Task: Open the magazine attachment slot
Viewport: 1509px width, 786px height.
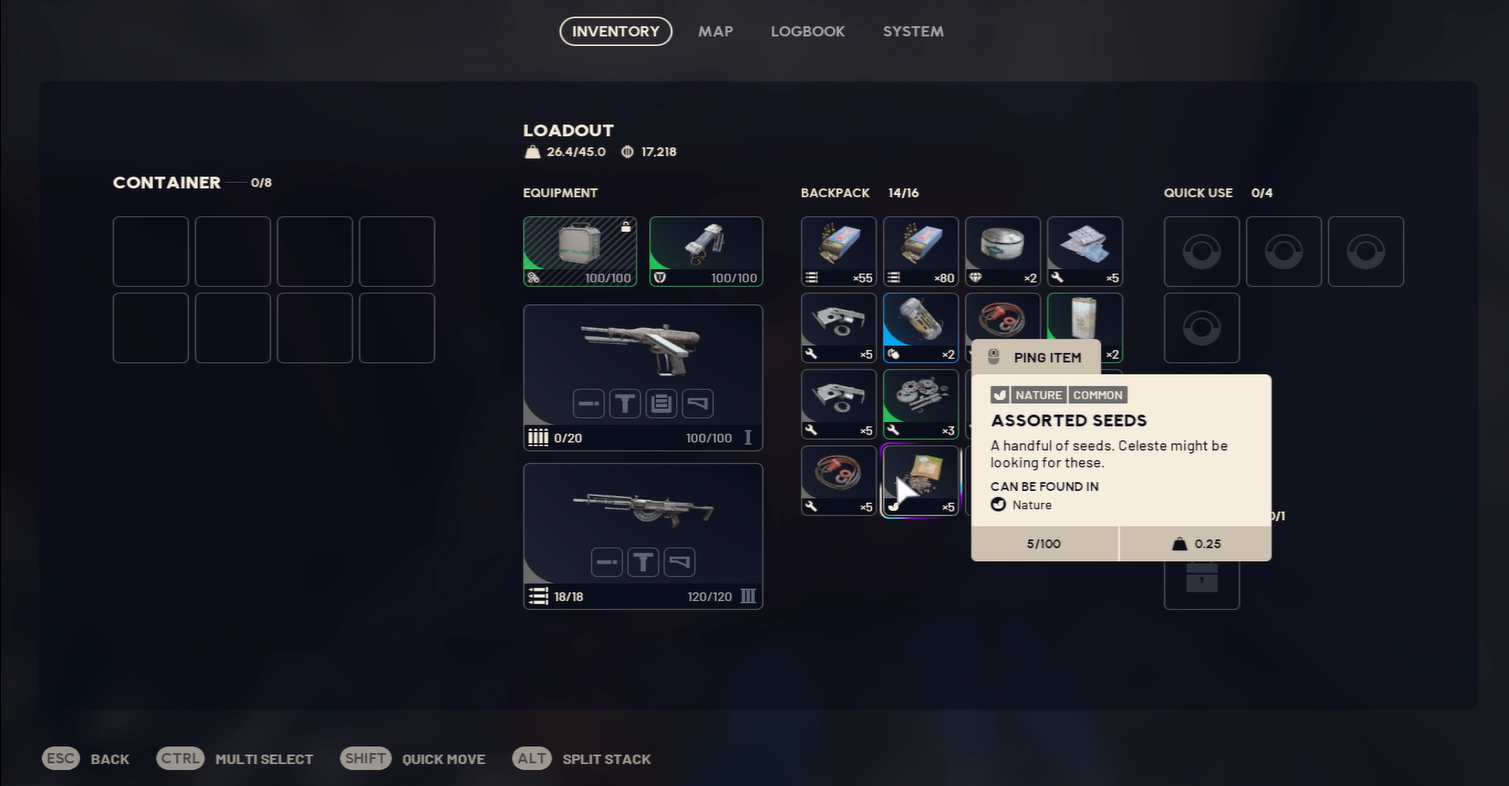Action: tap(661, 403)
